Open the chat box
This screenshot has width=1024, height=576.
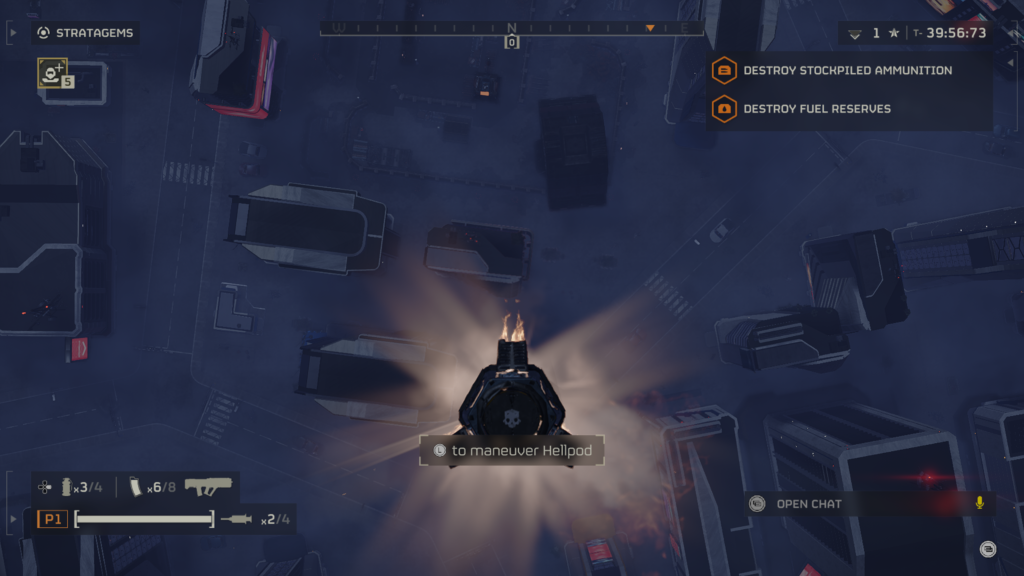click(x=808, y=504)
